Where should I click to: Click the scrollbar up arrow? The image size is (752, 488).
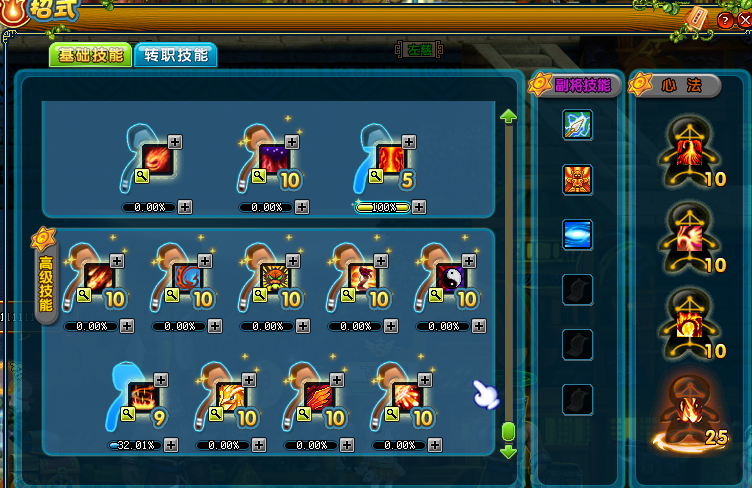(x=508, y=117)
